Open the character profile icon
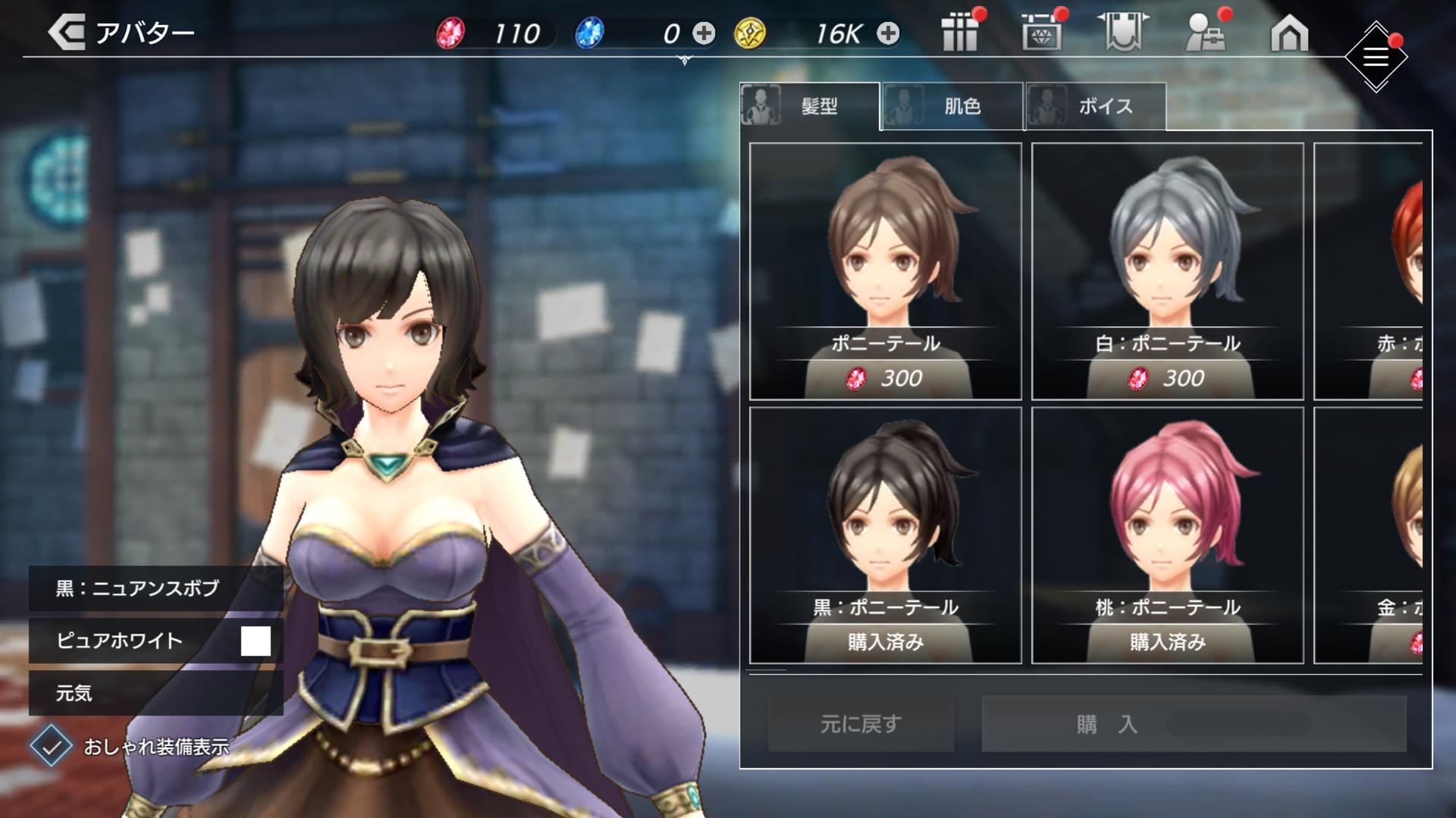Image resolution: width=1456 pixels, height=818 pixels. (x=1205, y=33)
